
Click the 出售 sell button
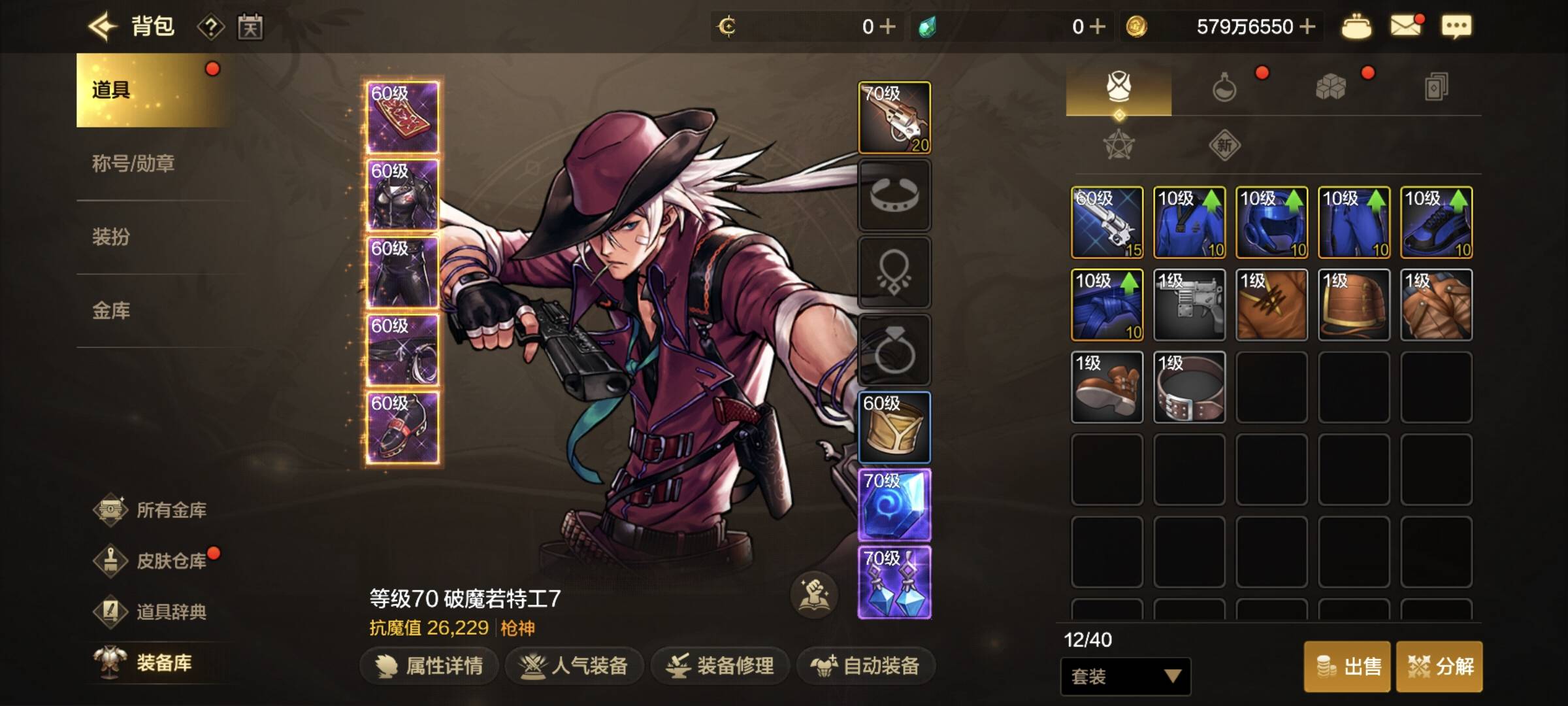[1348, 667]
